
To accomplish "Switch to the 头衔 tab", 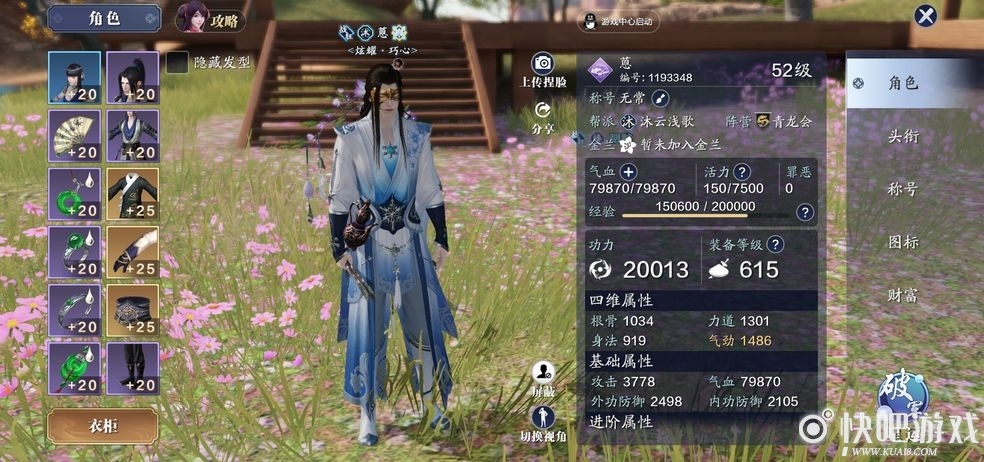I will (x=903, y=136).
